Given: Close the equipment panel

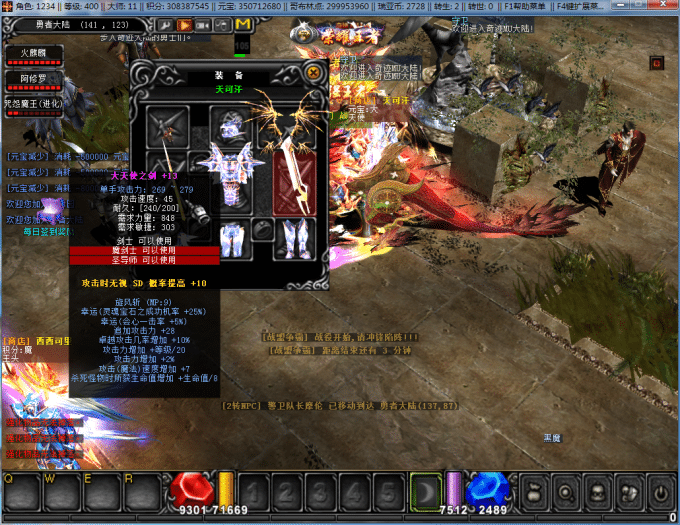Looking at the screenshot, I should [314, 72].
